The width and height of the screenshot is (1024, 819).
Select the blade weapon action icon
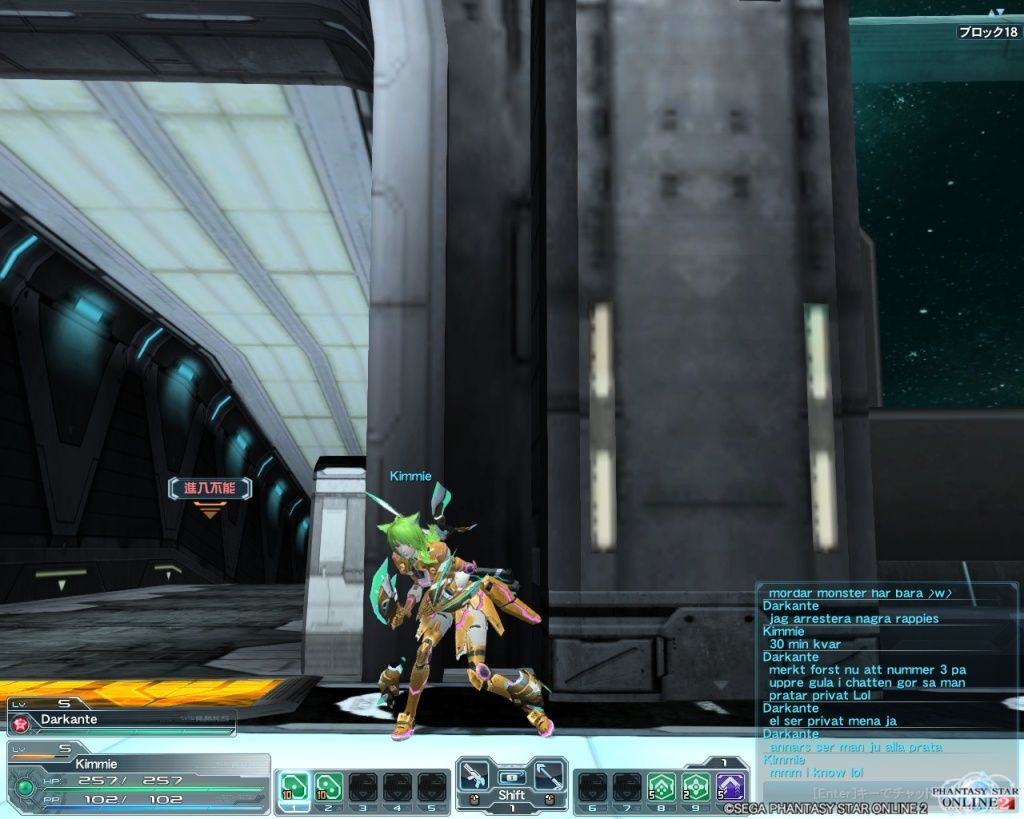point(547,777)
